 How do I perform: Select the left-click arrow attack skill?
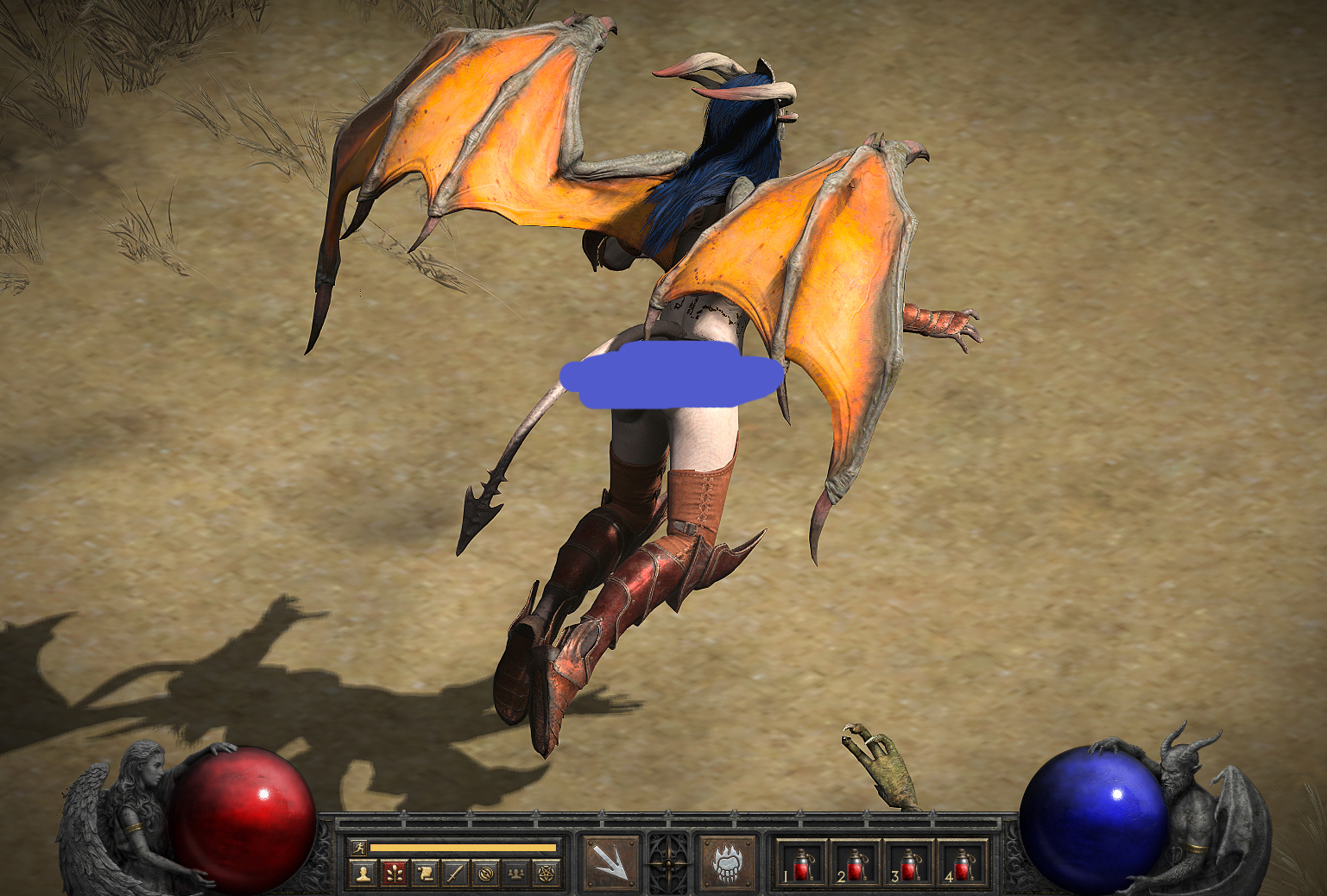[611, 862]
